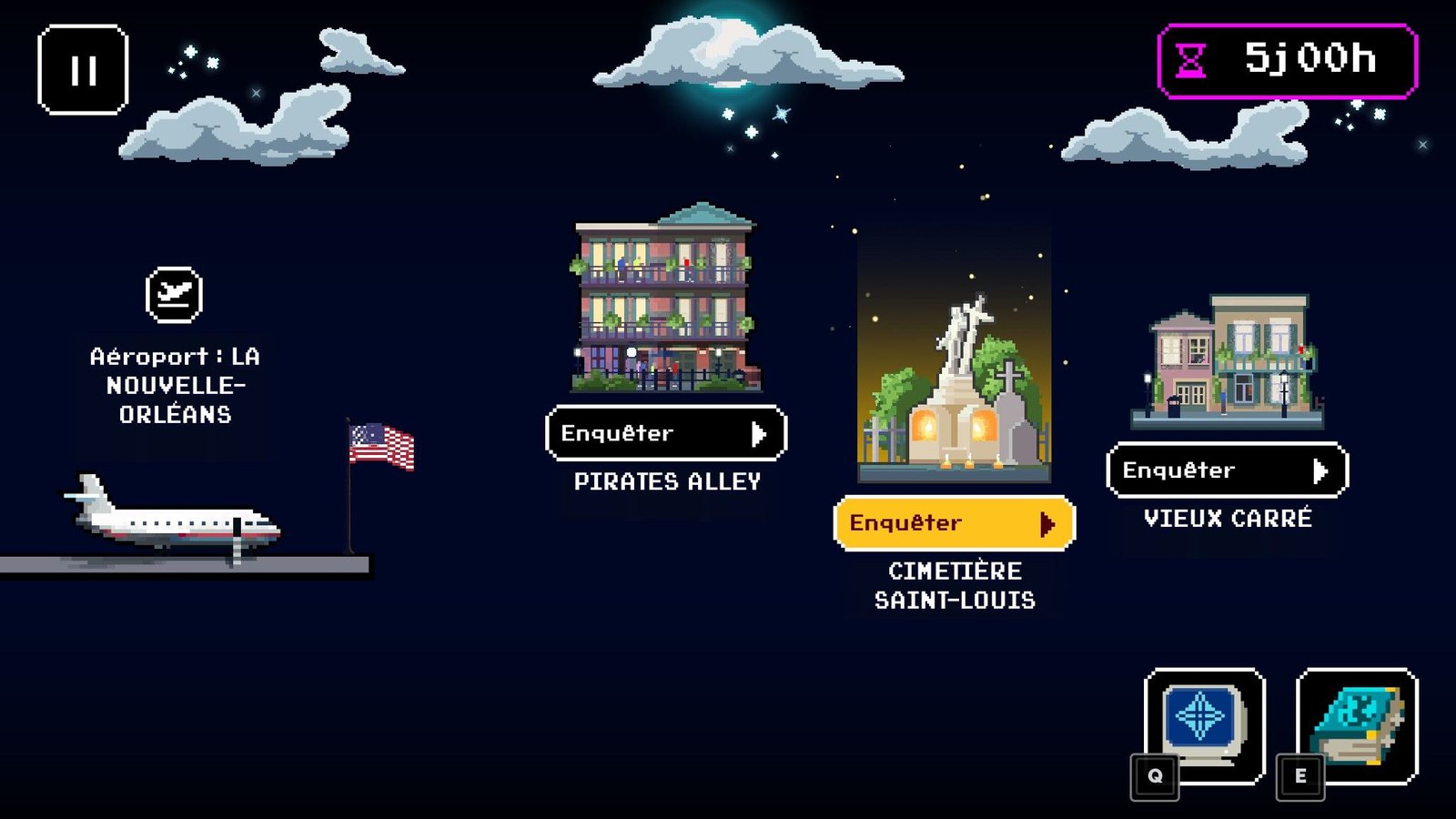This screenshot has height=819, width=1456.
Task: Select Enquêter for Vieux Carré
Action: click(1227, 470)
